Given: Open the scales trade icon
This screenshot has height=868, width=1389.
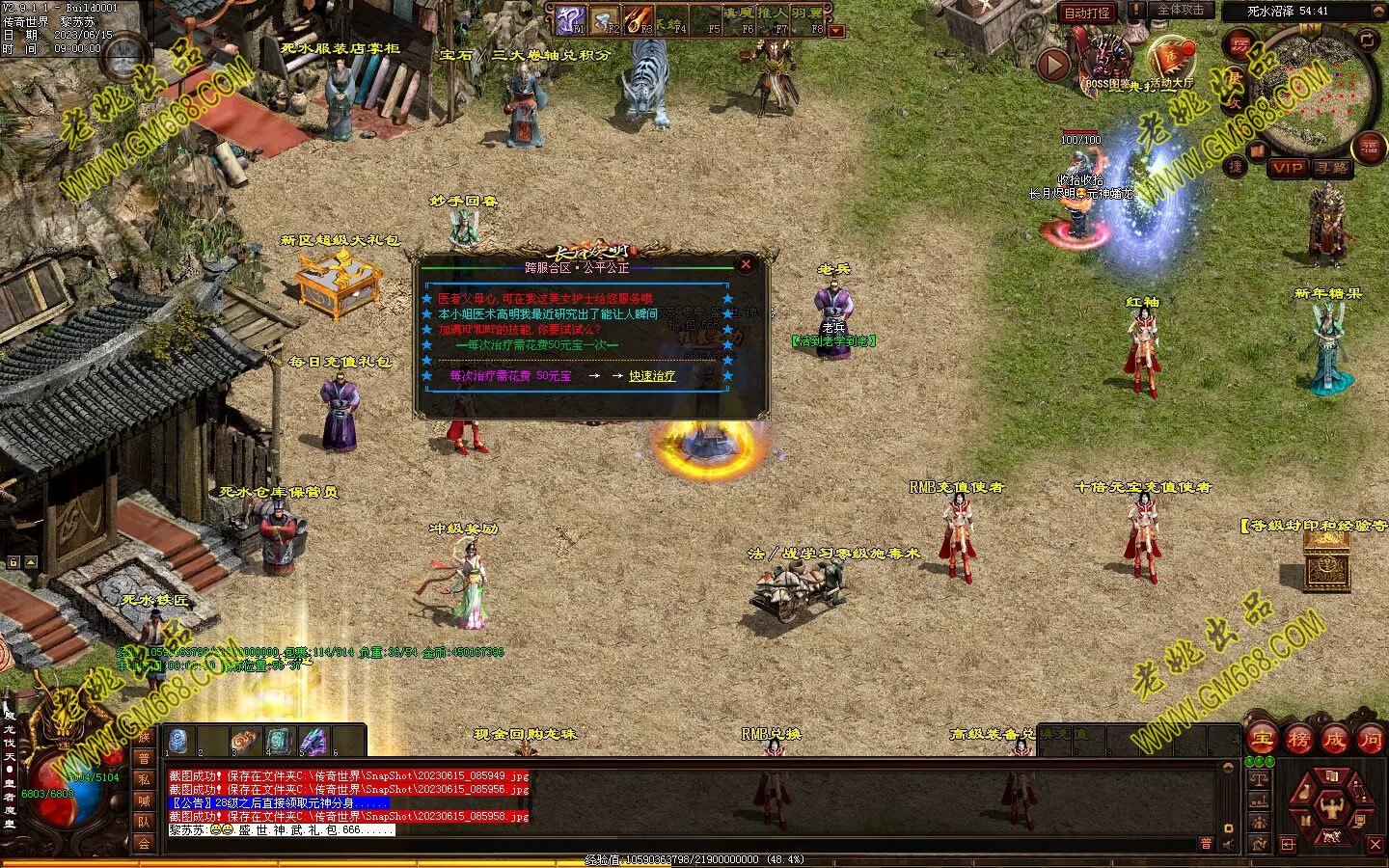Looking at the screenshot, I should [1259, 778].
